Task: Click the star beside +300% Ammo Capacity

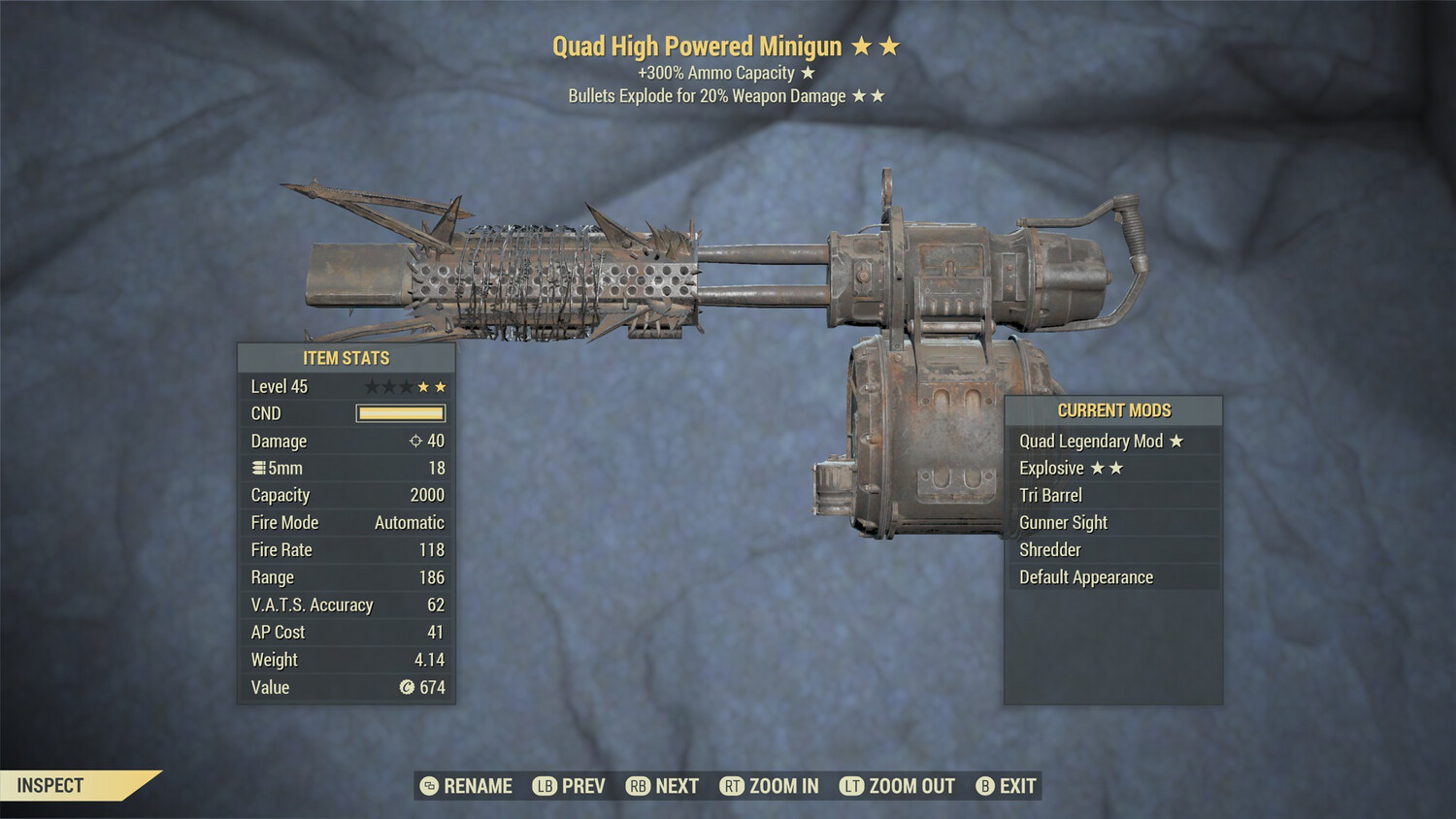Action: [x=808, y=72]
